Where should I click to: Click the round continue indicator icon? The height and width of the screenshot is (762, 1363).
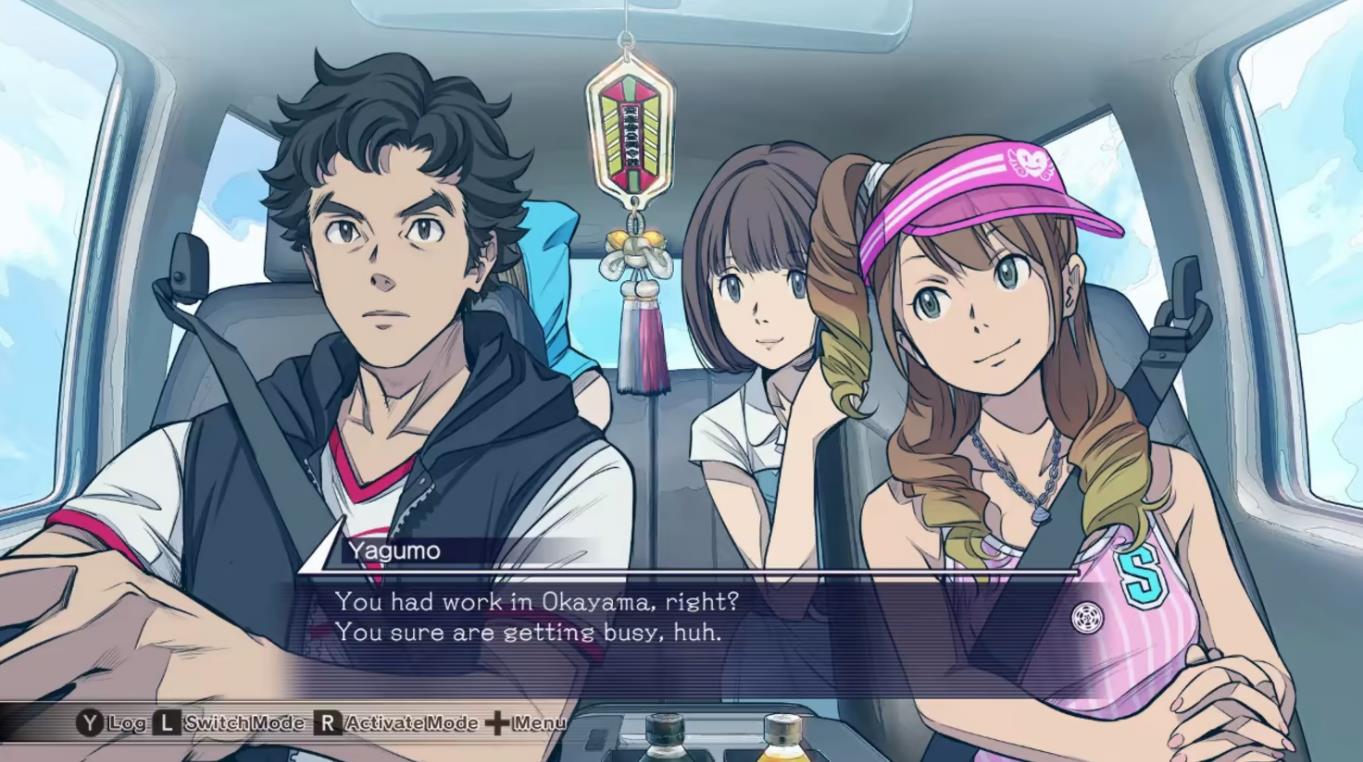pyautogui.click(x=1085, y=617)
